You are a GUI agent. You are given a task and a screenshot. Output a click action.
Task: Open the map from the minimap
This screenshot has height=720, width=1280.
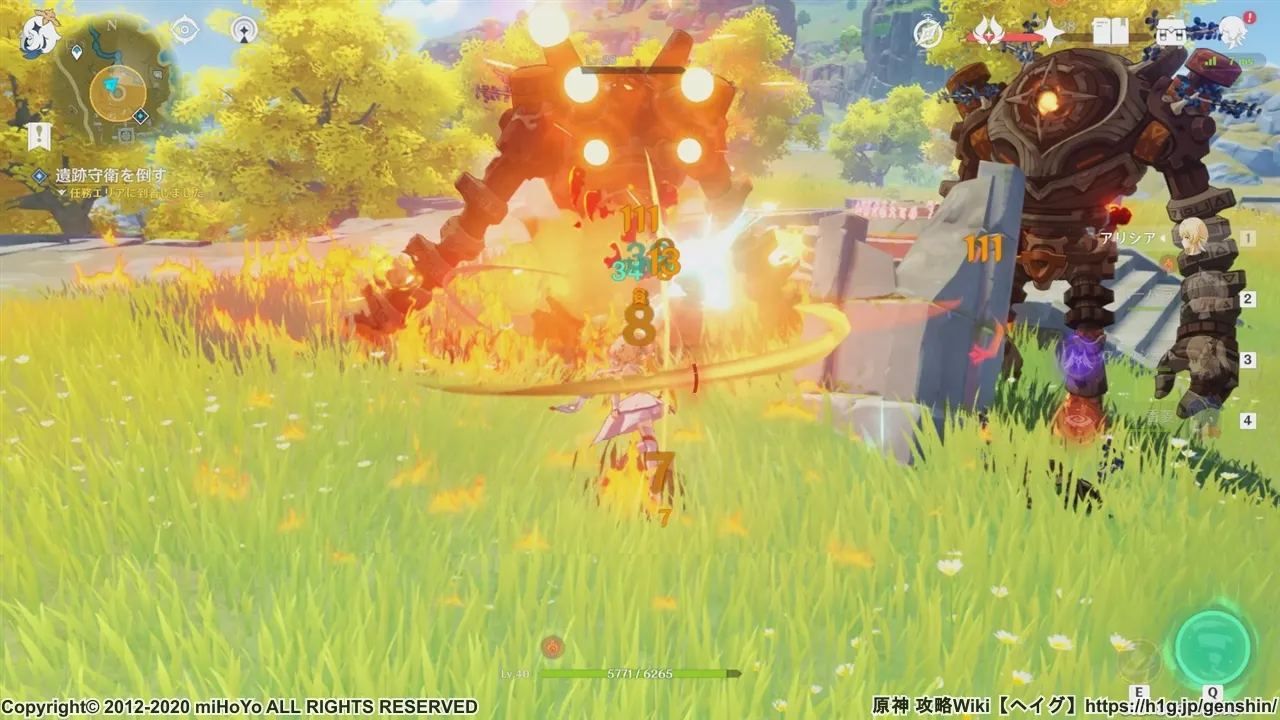click(117, 89)
